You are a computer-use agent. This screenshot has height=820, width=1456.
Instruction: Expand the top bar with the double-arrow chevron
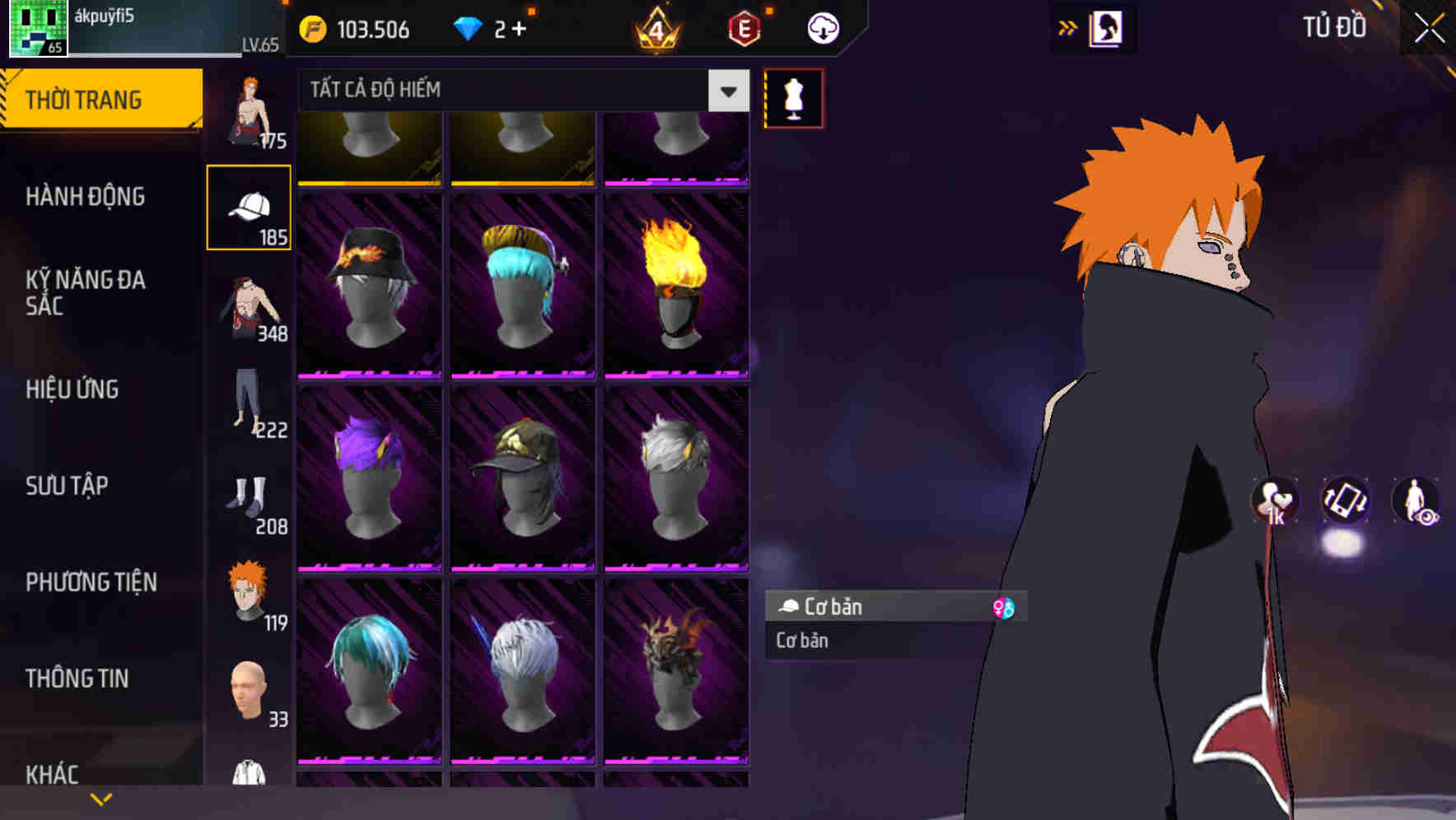click(1068, 27)
